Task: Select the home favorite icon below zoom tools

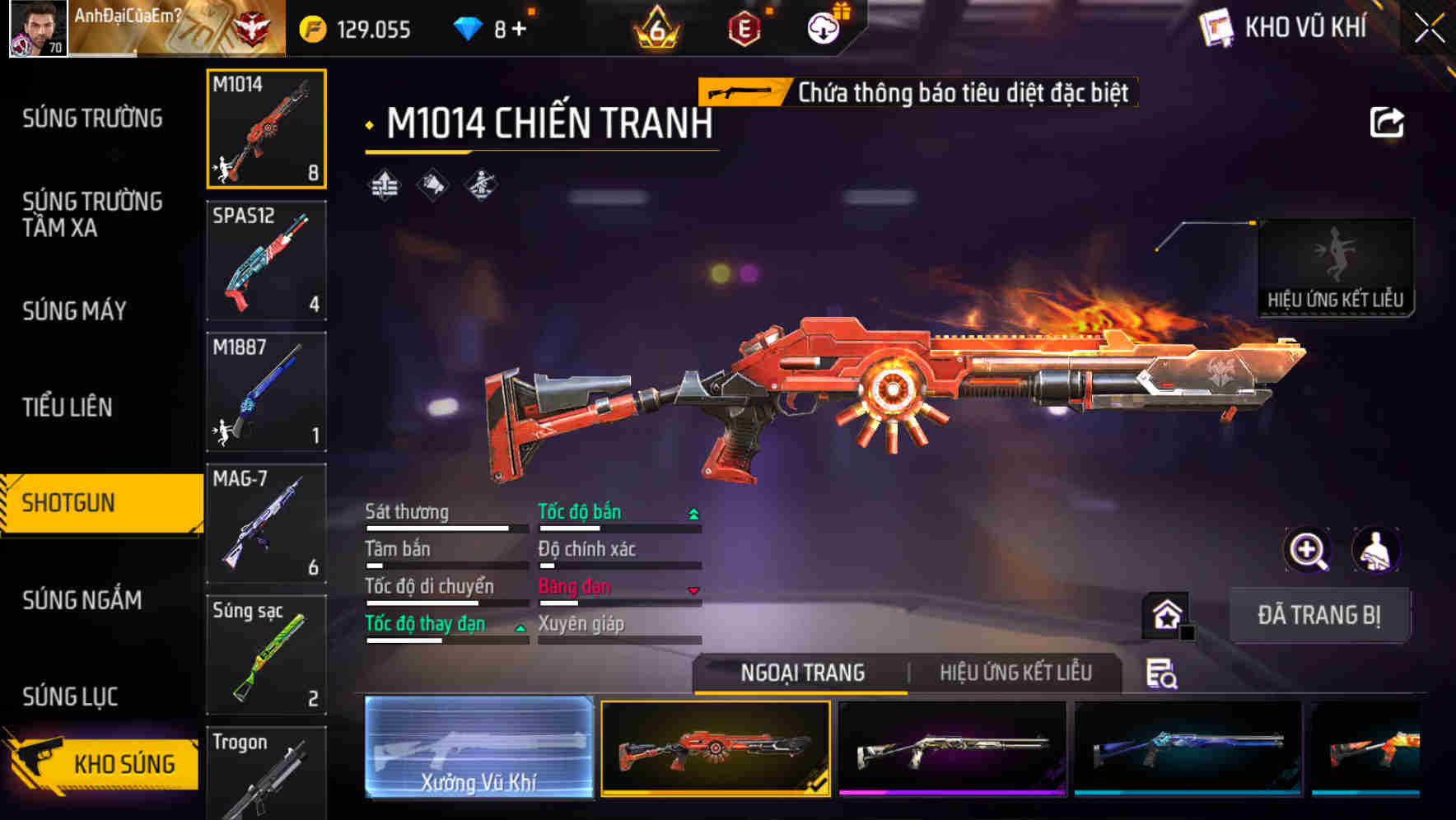Action: point(1167,614)
